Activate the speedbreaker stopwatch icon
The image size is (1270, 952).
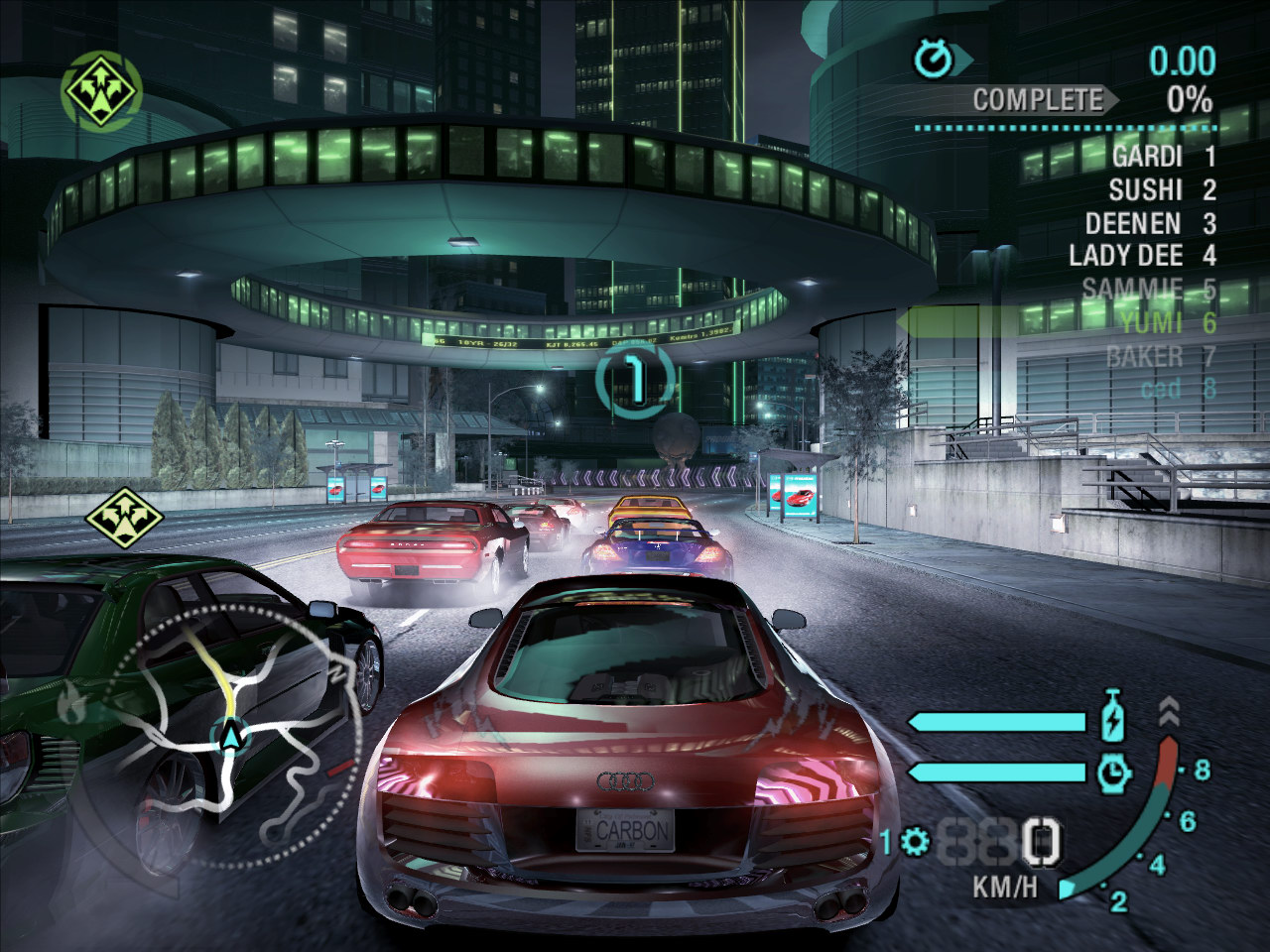[x=1114, y=771]
